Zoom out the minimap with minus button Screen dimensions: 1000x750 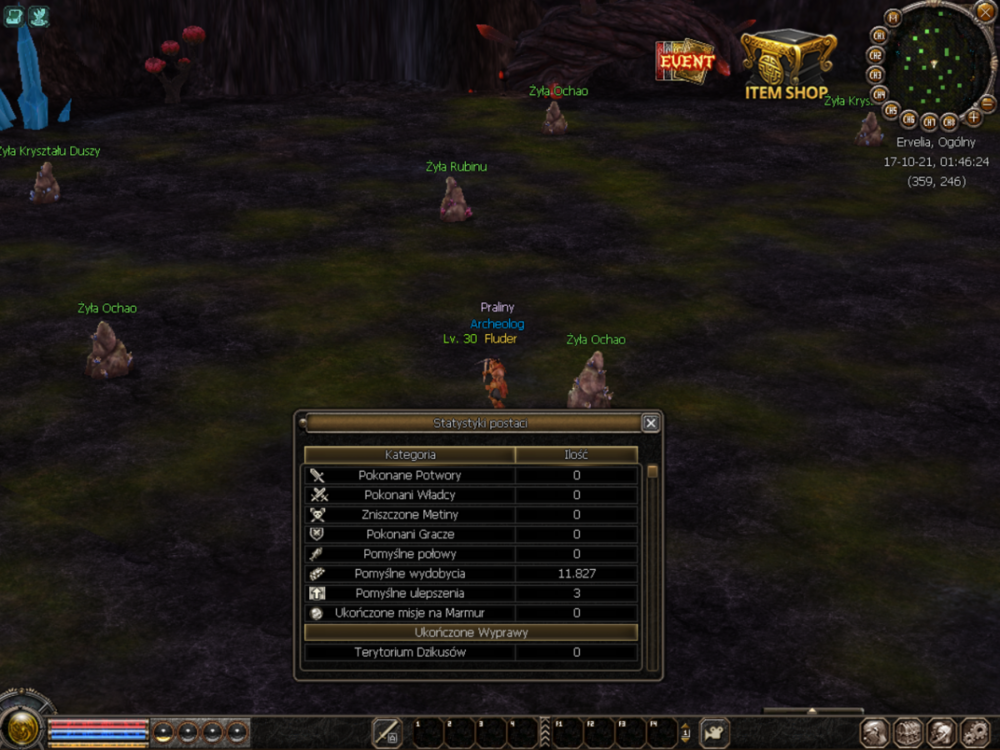tap(987, 103)
